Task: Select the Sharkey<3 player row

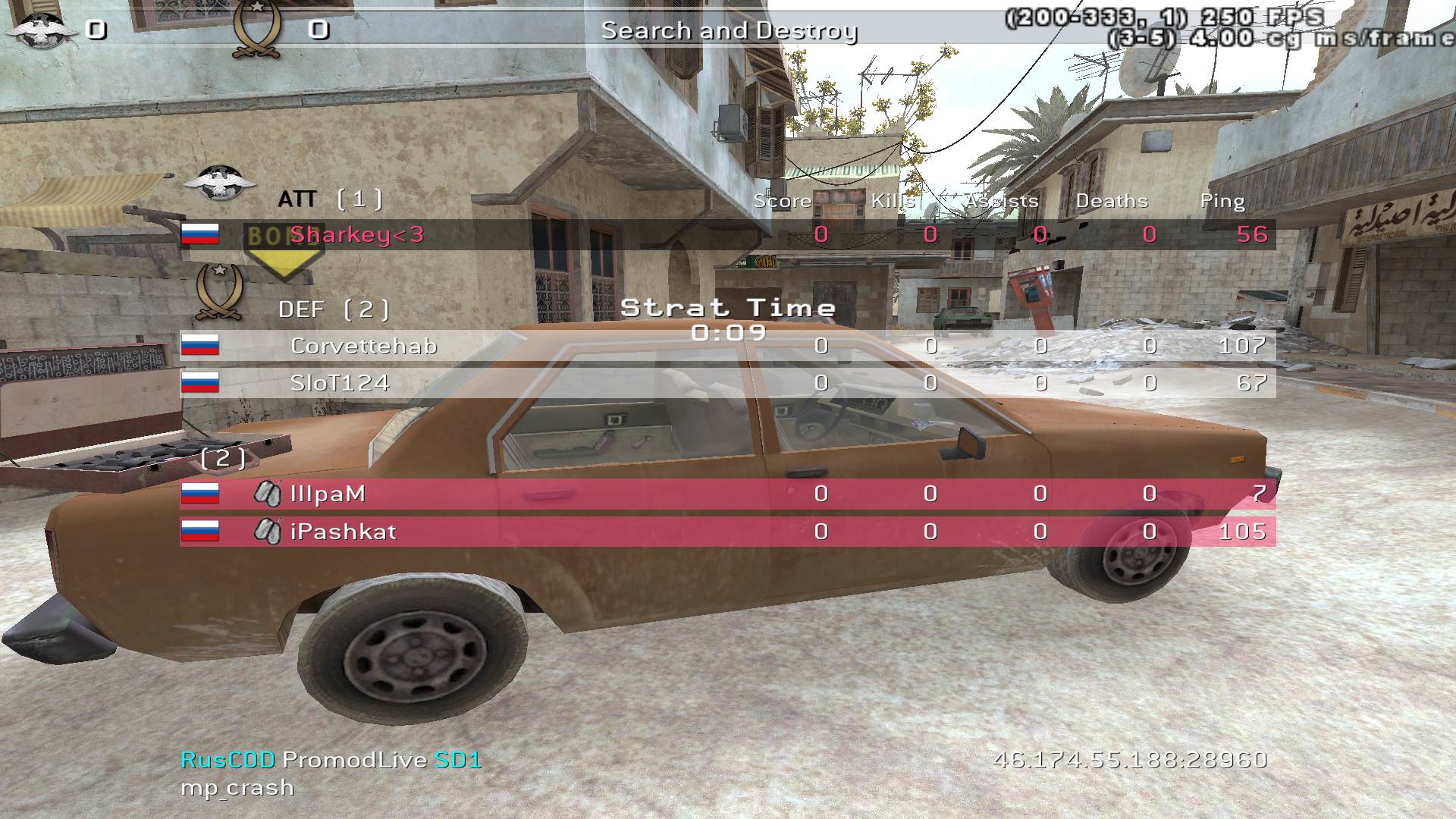Action: pos(728,235)
